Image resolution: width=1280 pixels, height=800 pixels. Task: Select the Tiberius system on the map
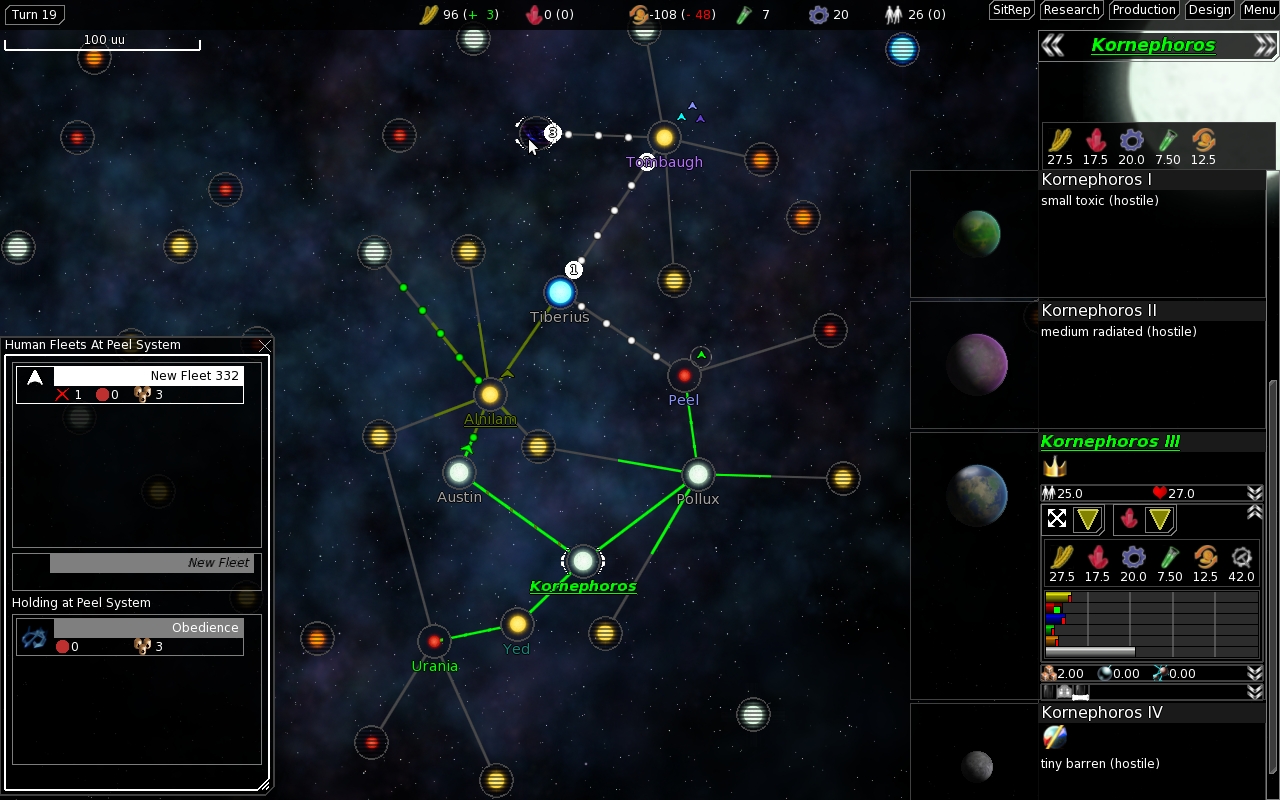(x=560, y=292)
